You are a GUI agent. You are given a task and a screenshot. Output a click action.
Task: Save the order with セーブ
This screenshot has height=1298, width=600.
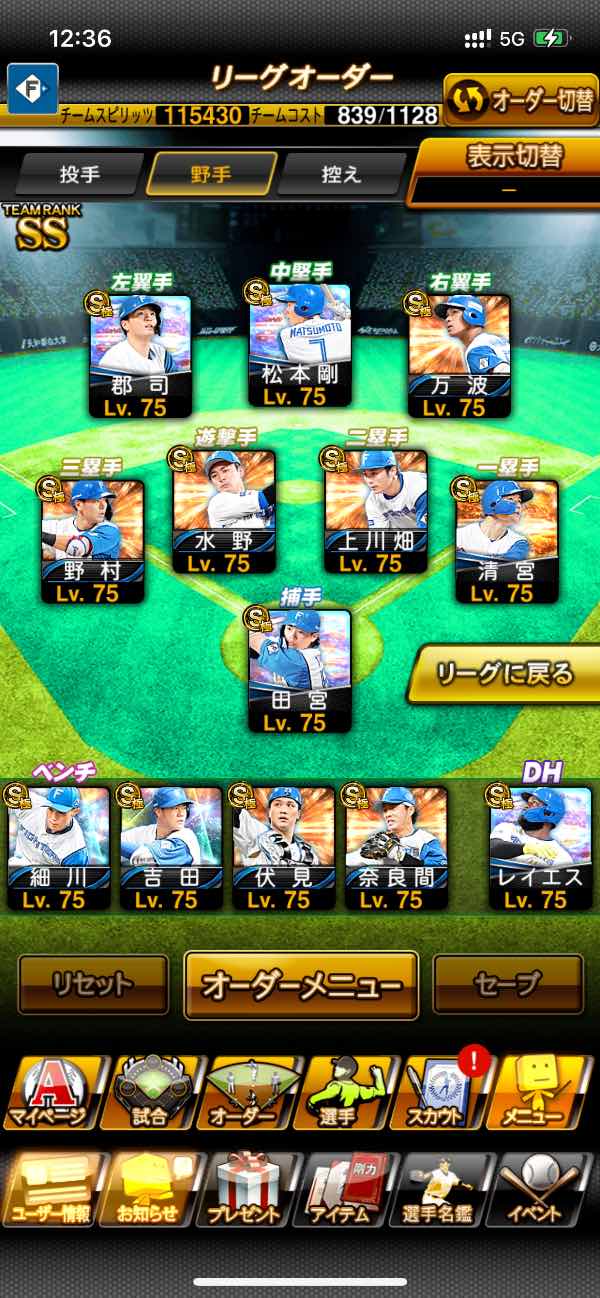508,984
